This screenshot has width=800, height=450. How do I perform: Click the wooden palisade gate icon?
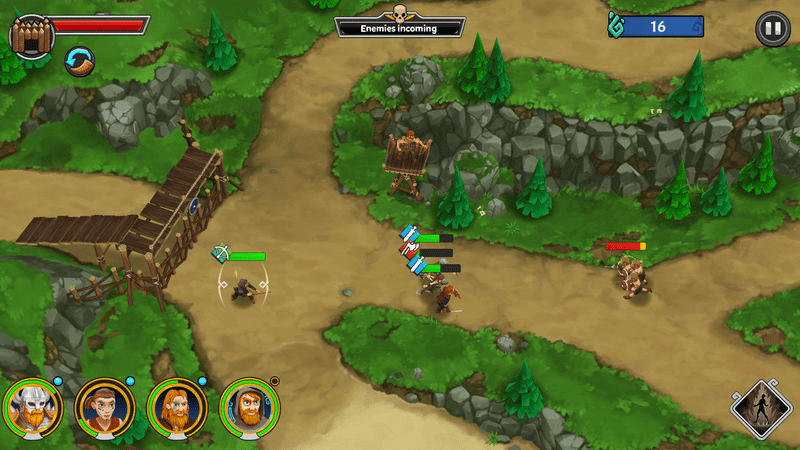(30, 37)
